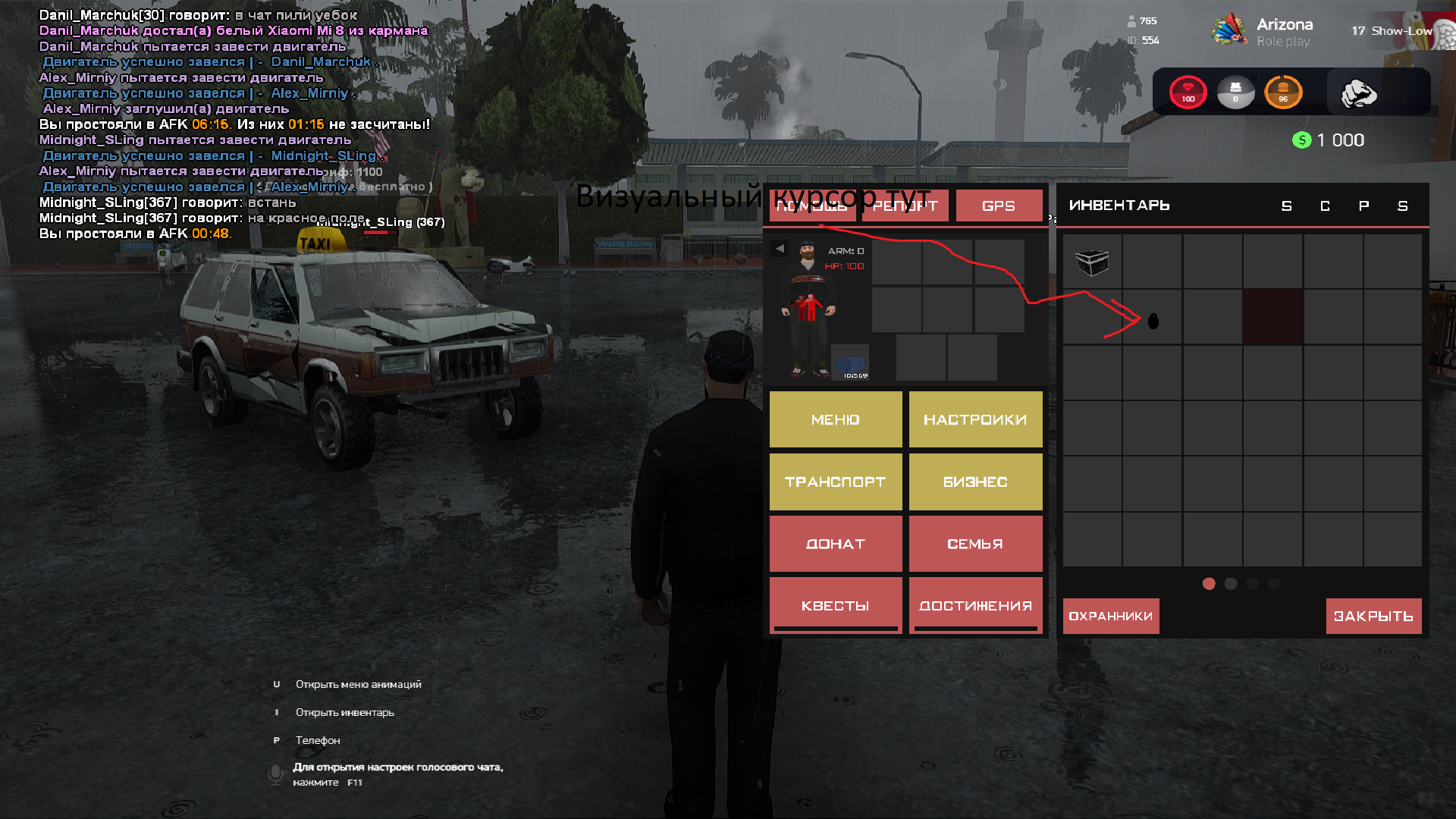Open the СЕМЬЯ family menu
Image resolution: width=1456 pixels, height=819 pixels.
click(x=975, y=544)
